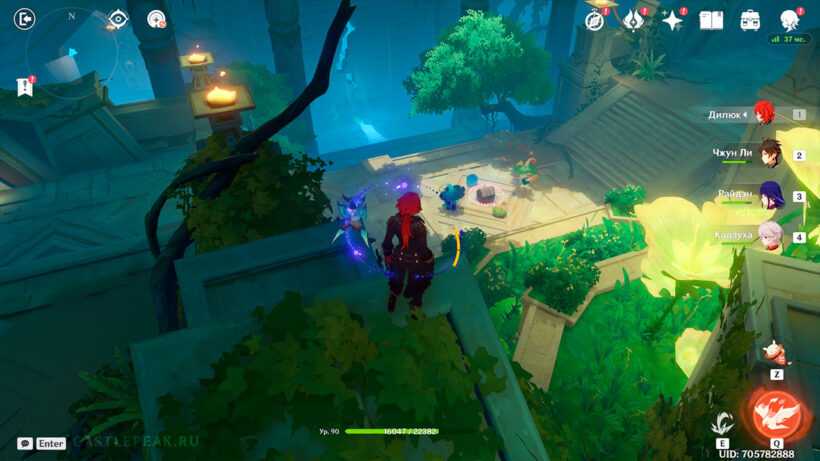Open the wish star icon
The image size is (820, 461).
tap(672, 20)
